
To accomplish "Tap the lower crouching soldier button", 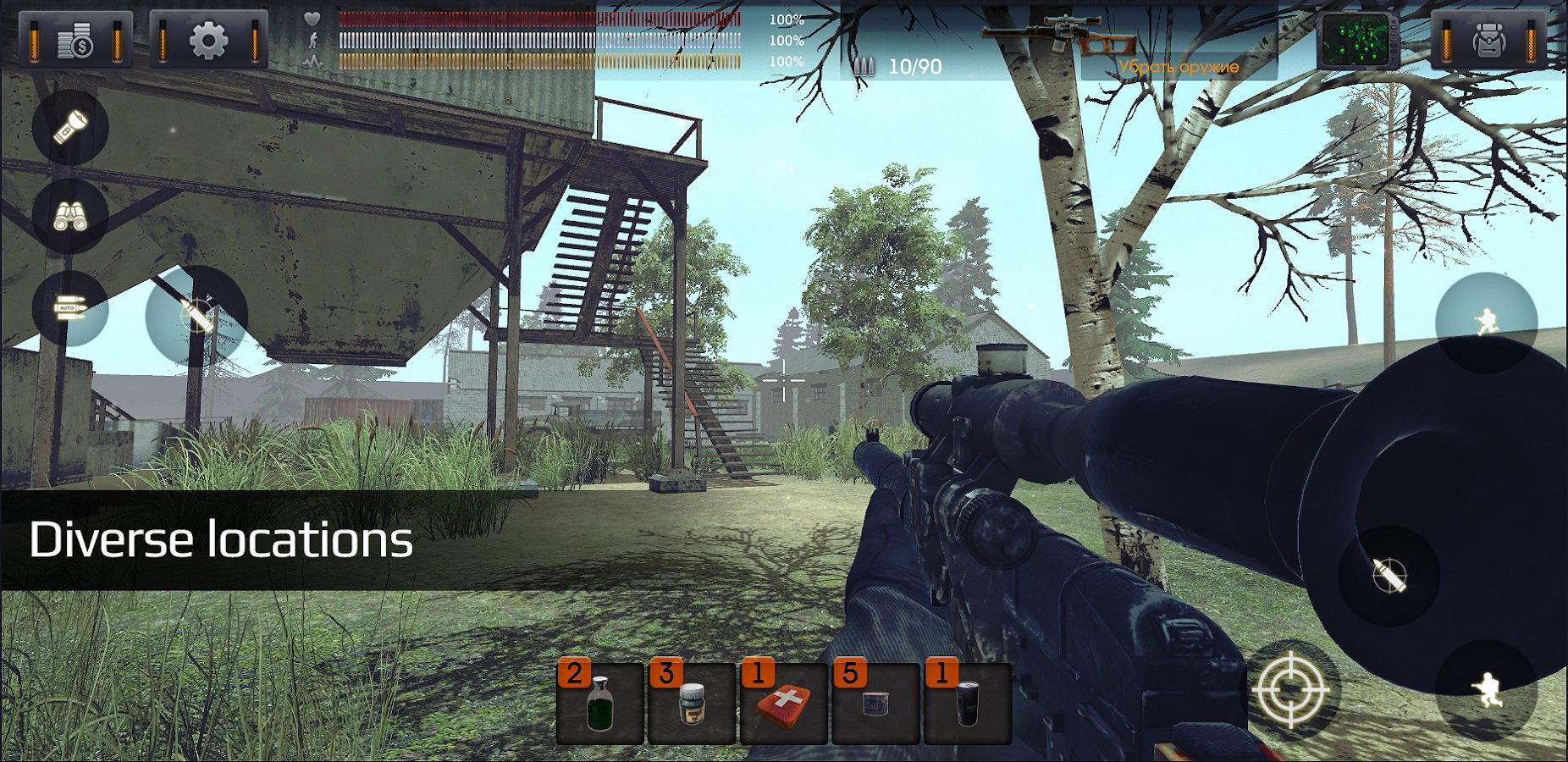I will [x=1486, y=689].
